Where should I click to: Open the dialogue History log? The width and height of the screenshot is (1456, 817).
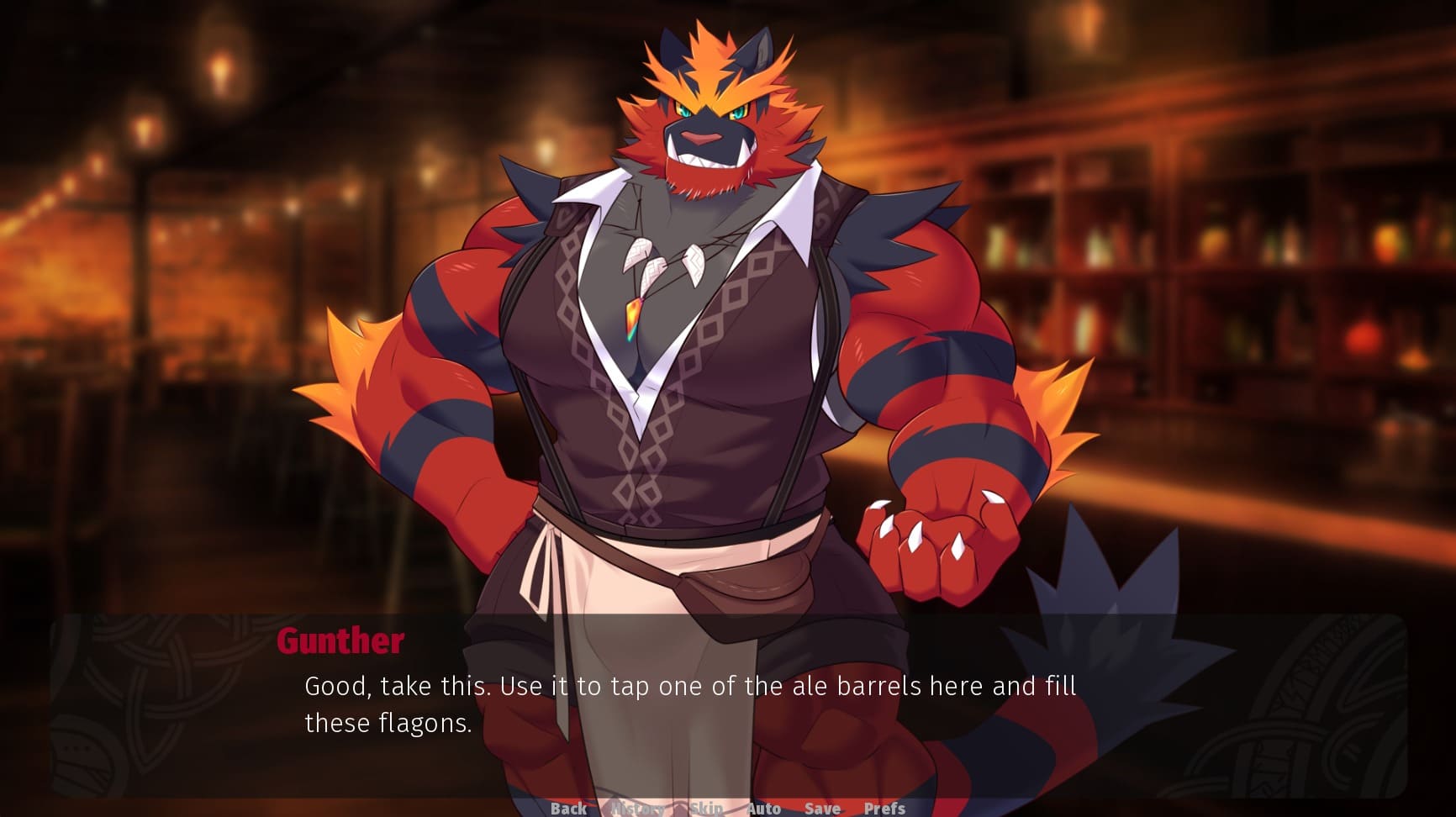point(637,809)
